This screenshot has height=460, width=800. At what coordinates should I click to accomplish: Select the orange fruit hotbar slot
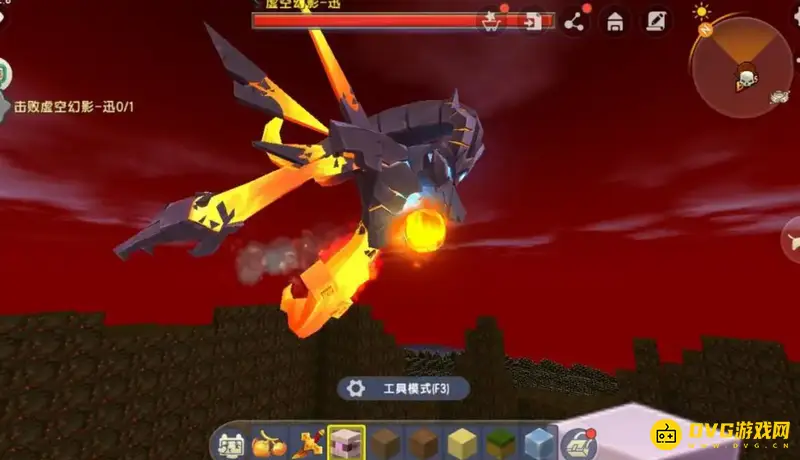pyautogui.click(x=269, y=442)
